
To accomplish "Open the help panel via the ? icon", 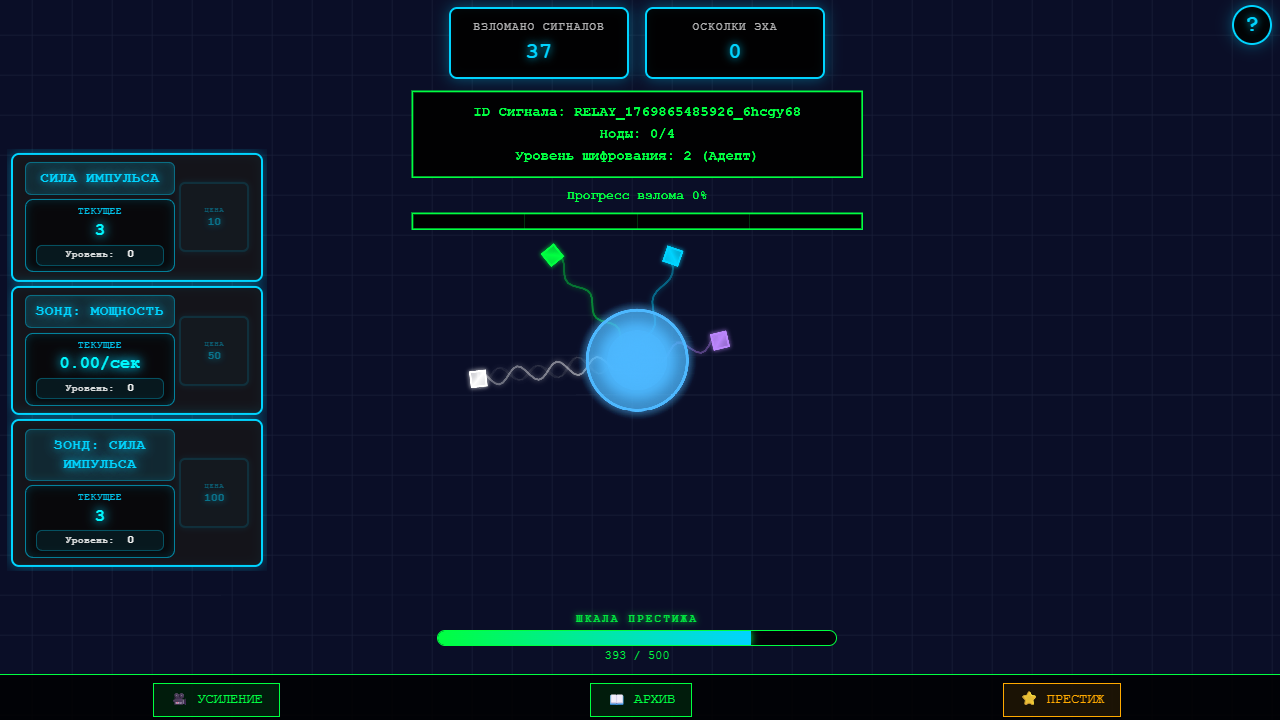I will pos(1252,24).
